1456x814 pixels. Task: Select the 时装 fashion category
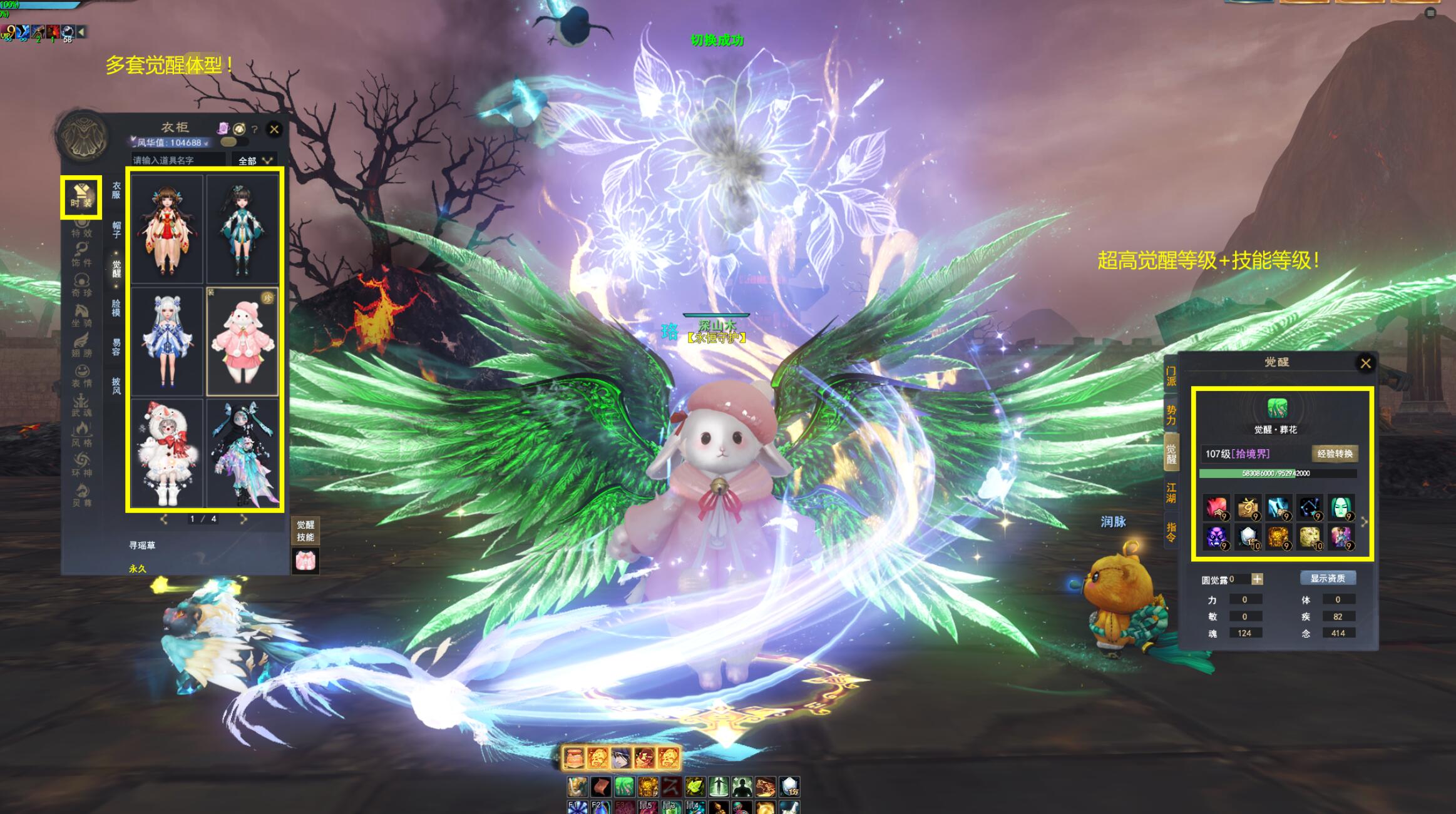coord(81,196)
